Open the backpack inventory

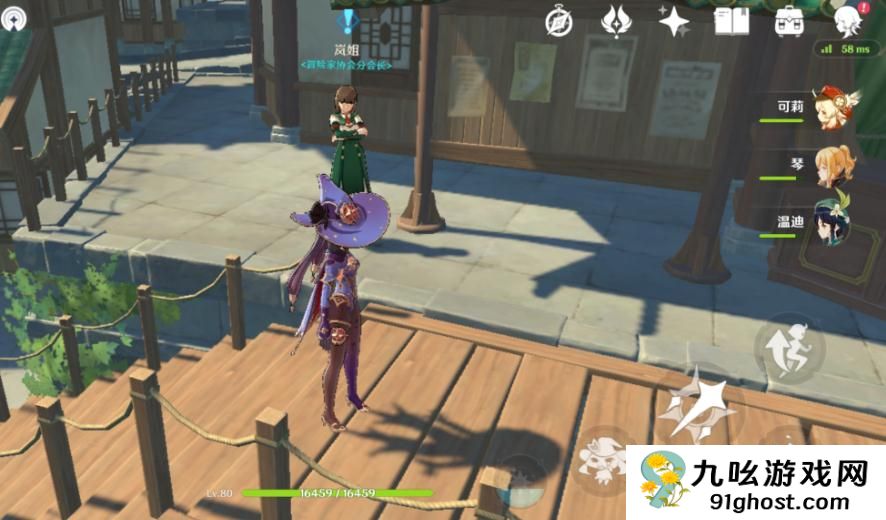[x=790, y=21]
